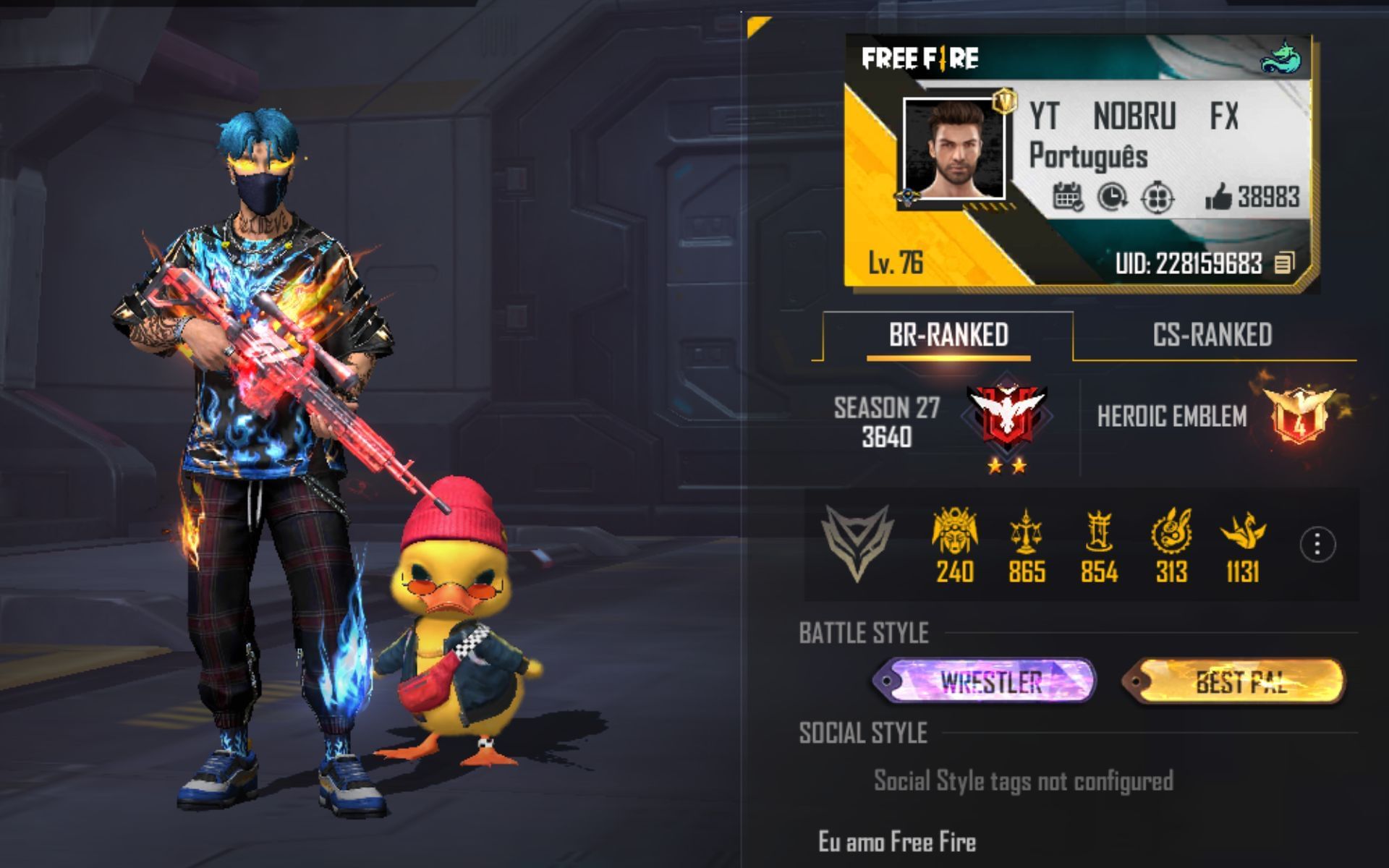Switch to the CS-RANKED tab

click(x=1212, y=335)
